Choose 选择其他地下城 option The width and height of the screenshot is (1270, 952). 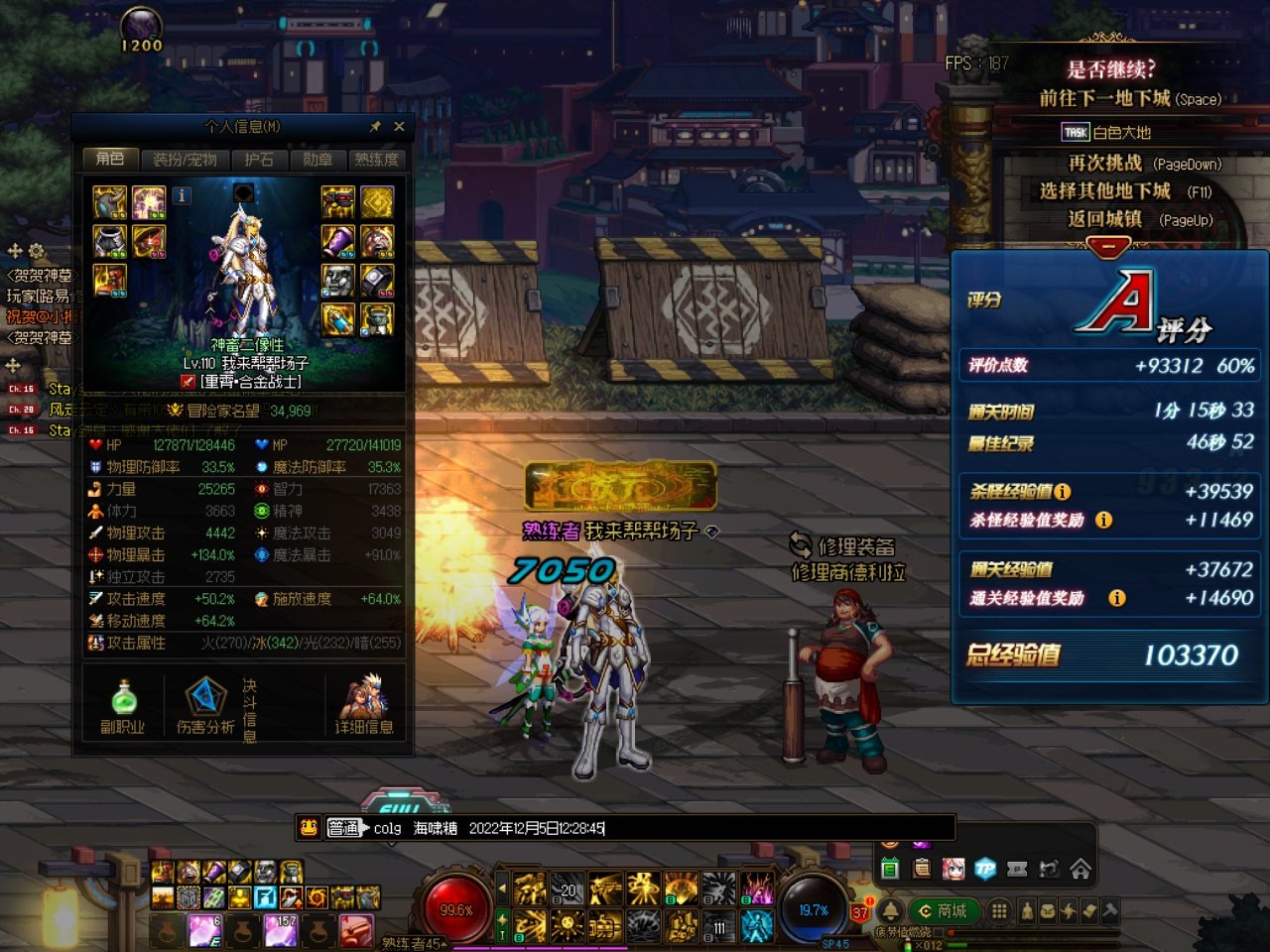pyautogui.click(x=1105, y=191)
